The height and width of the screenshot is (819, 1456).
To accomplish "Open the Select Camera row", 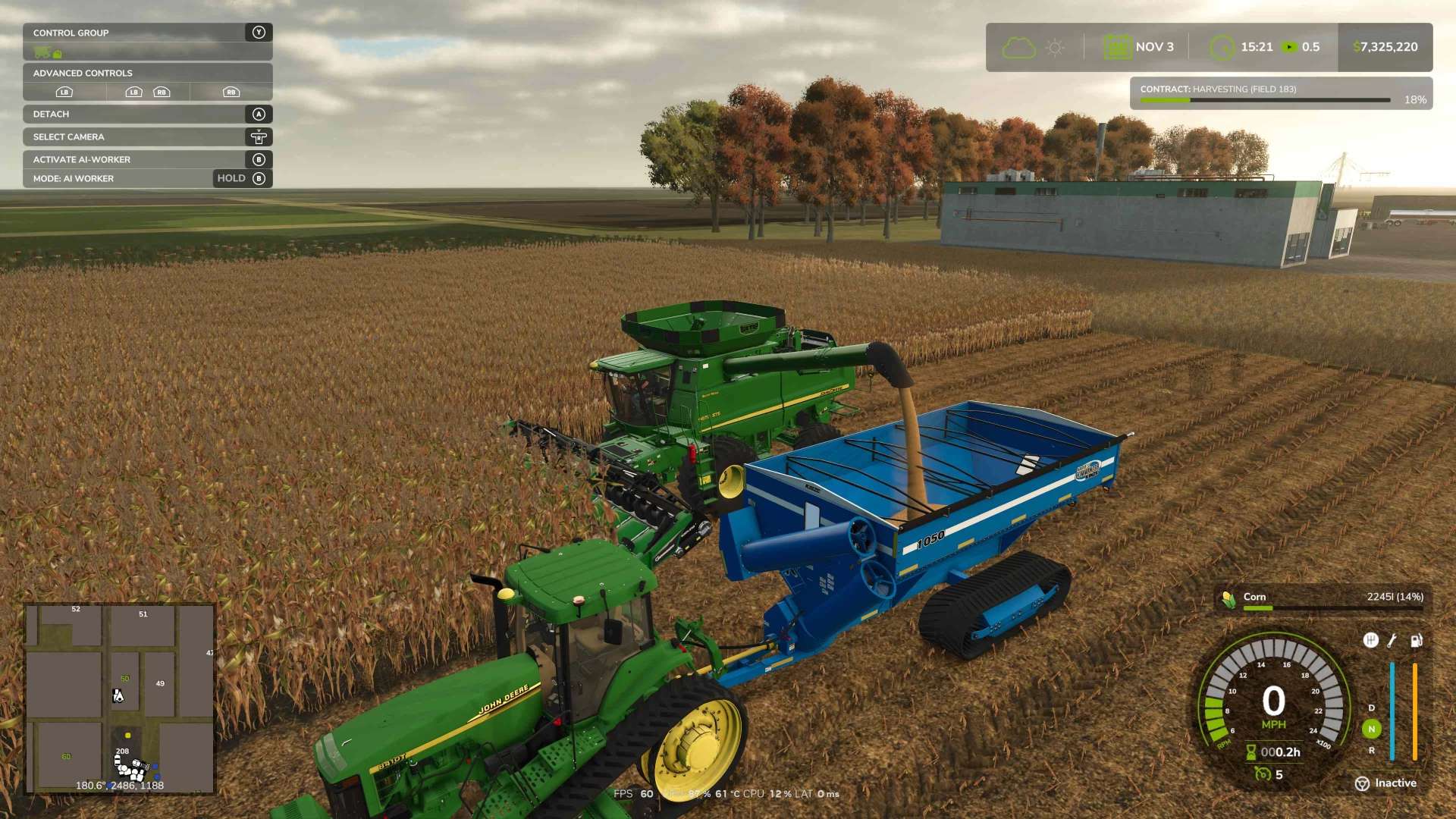I will pyautogui.click(x=147, y=136).
